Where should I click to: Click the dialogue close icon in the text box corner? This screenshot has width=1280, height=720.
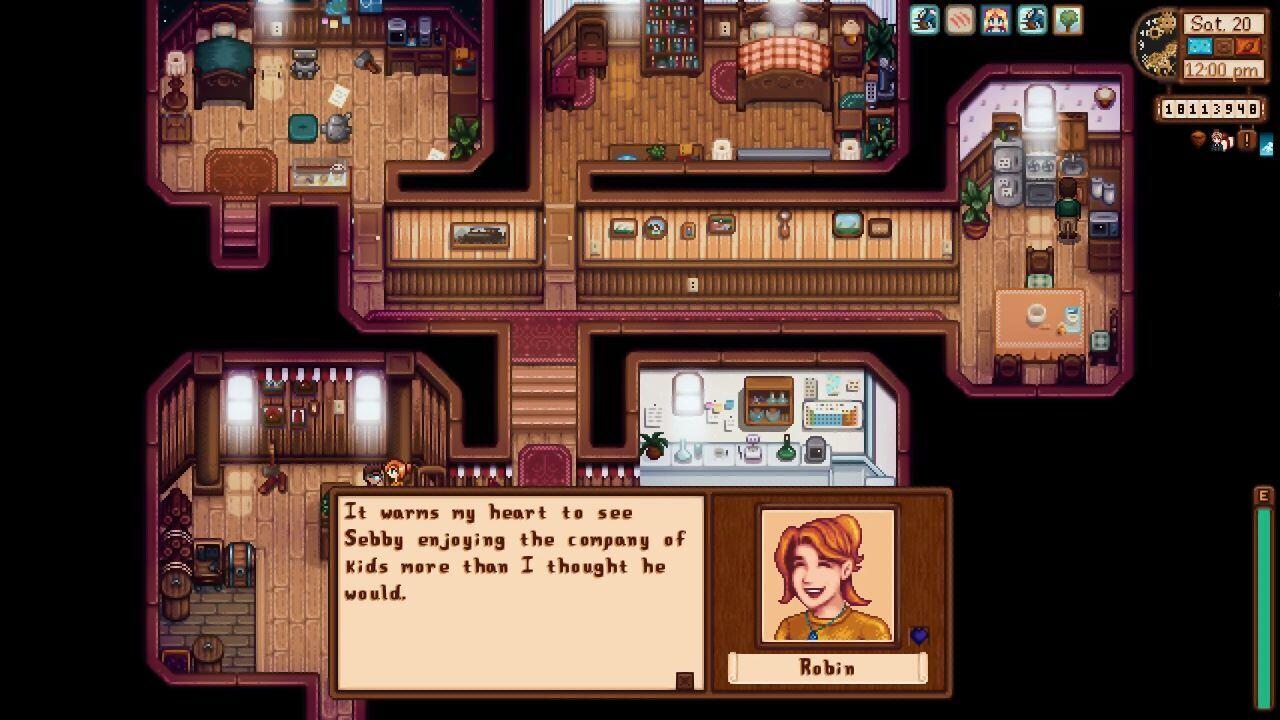(685, 681)
